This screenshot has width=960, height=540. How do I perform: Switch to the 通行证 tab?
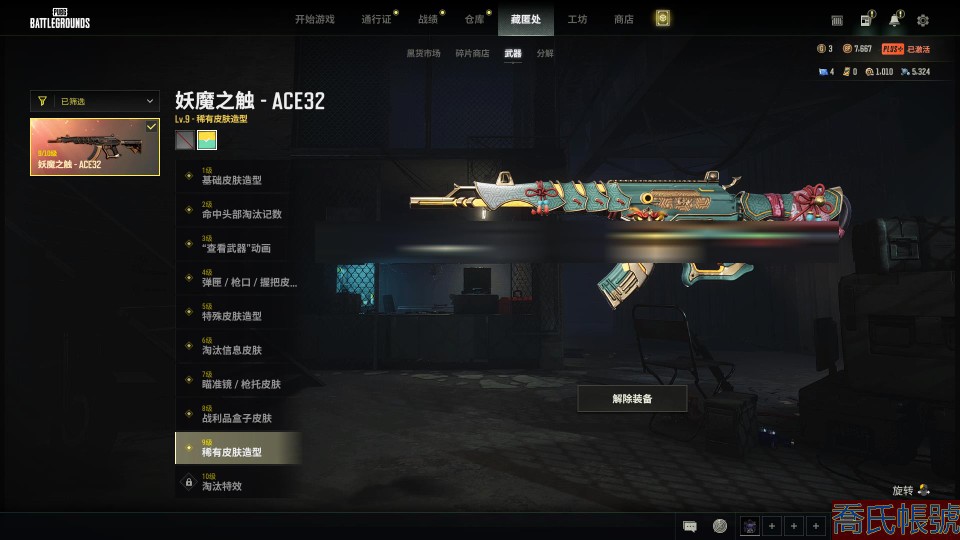coord(376,19)
